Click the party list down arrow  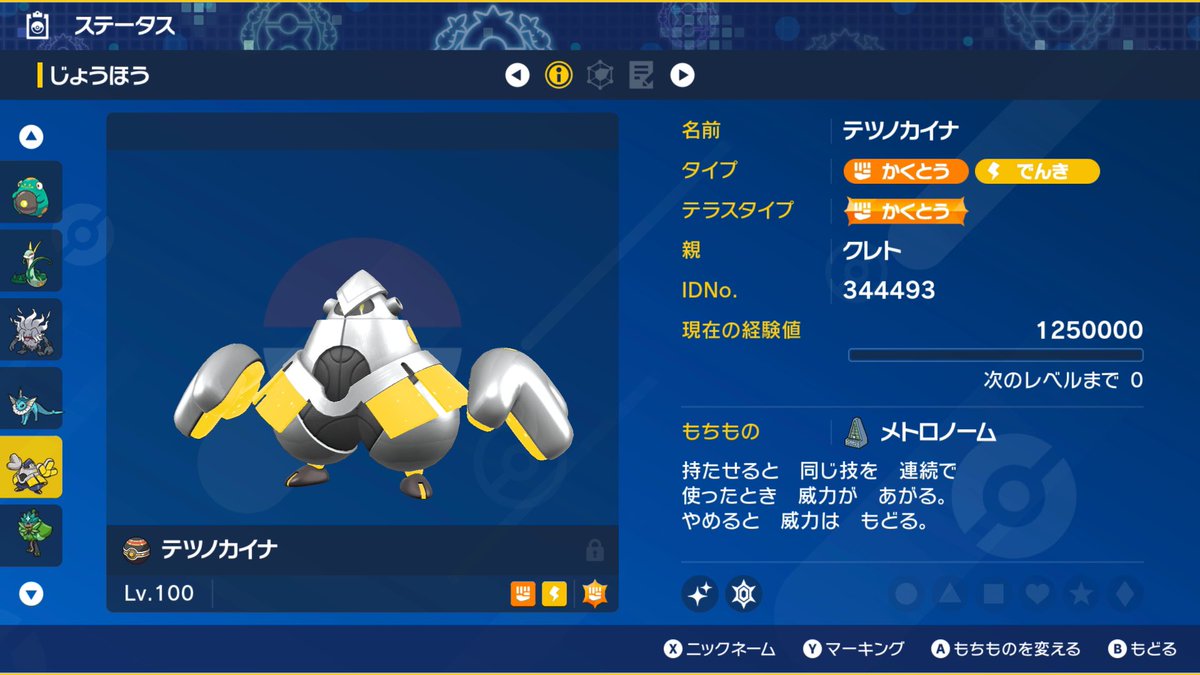tap(32, 594)
